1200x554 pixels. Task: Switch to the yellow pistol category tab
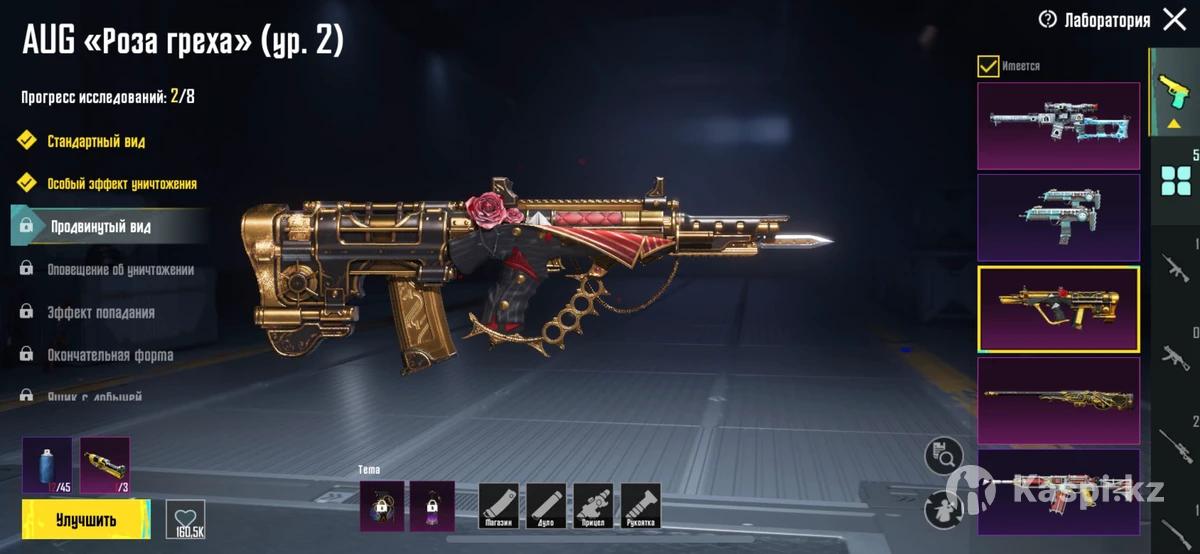coord(1173,97)
